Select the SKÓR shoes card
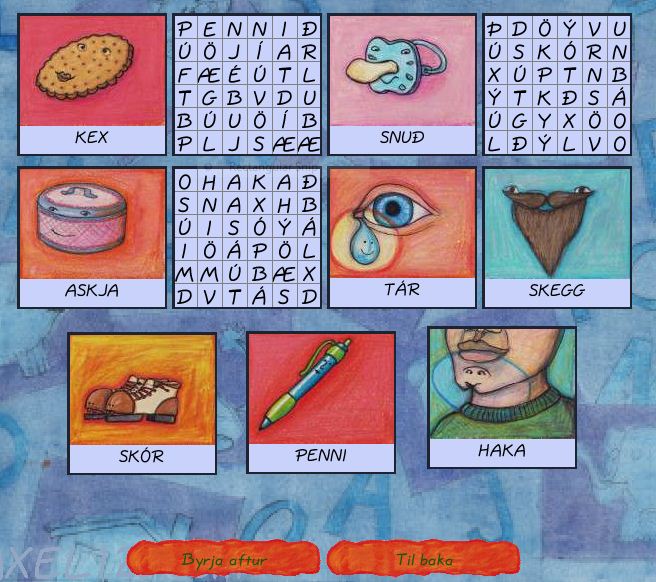This screenshot has height=582, width=656. point(142,403)
